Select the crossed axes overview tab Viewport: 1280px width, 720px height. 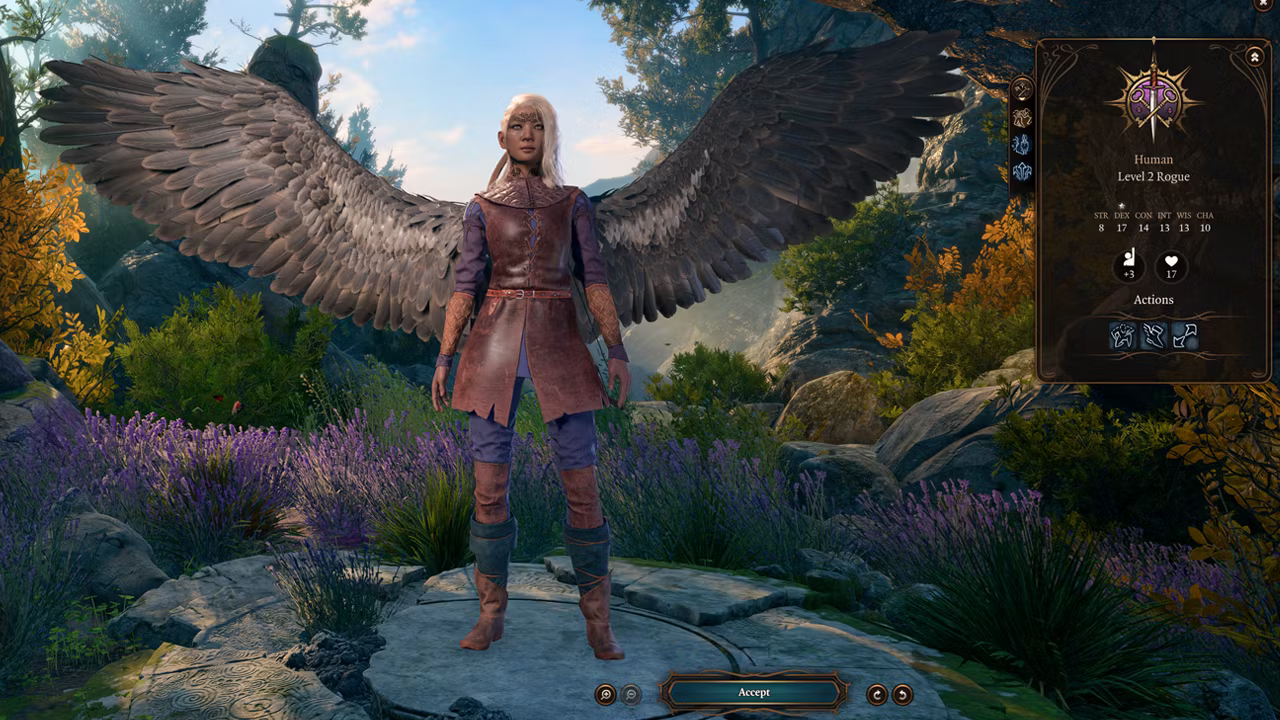1022,89
